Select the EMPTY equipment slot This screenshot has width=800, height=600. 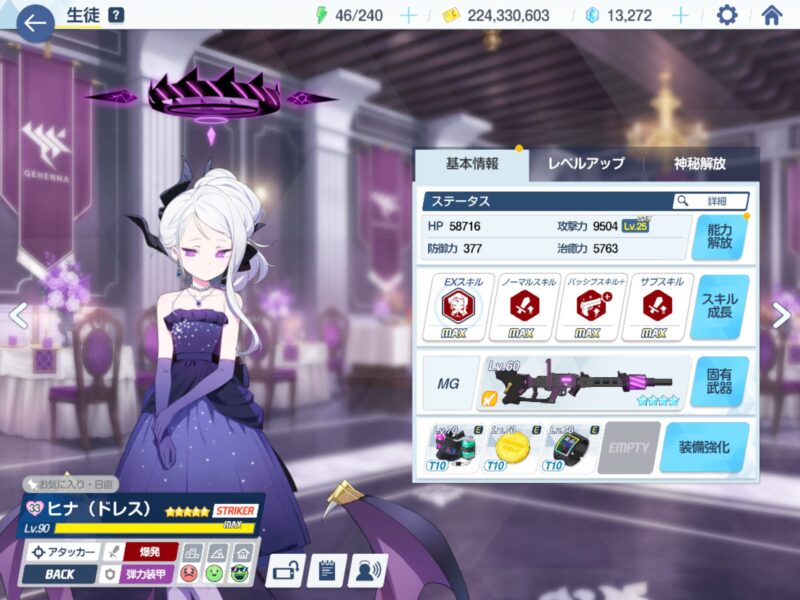[629, 447]
